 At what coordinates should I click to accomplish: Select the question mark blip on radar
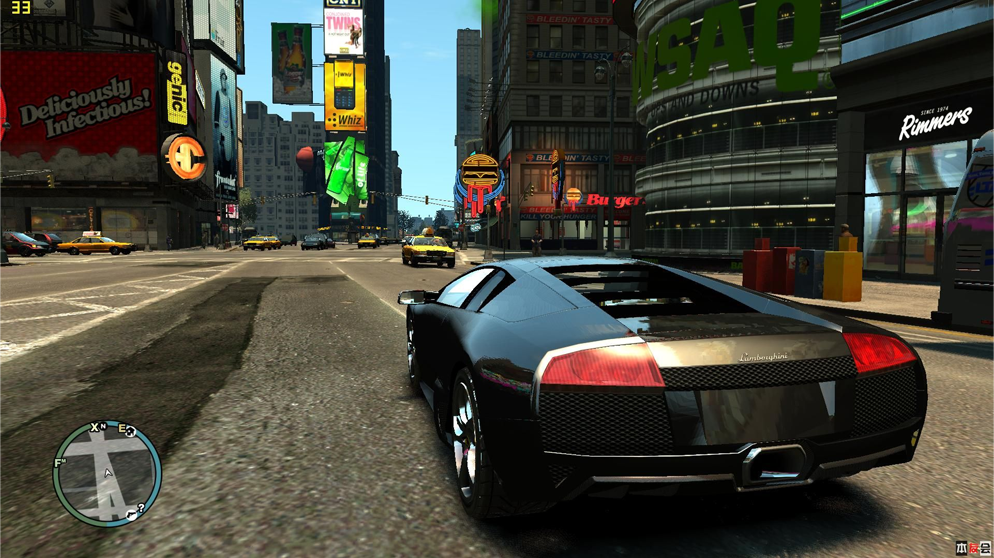(x=142, y=509)
